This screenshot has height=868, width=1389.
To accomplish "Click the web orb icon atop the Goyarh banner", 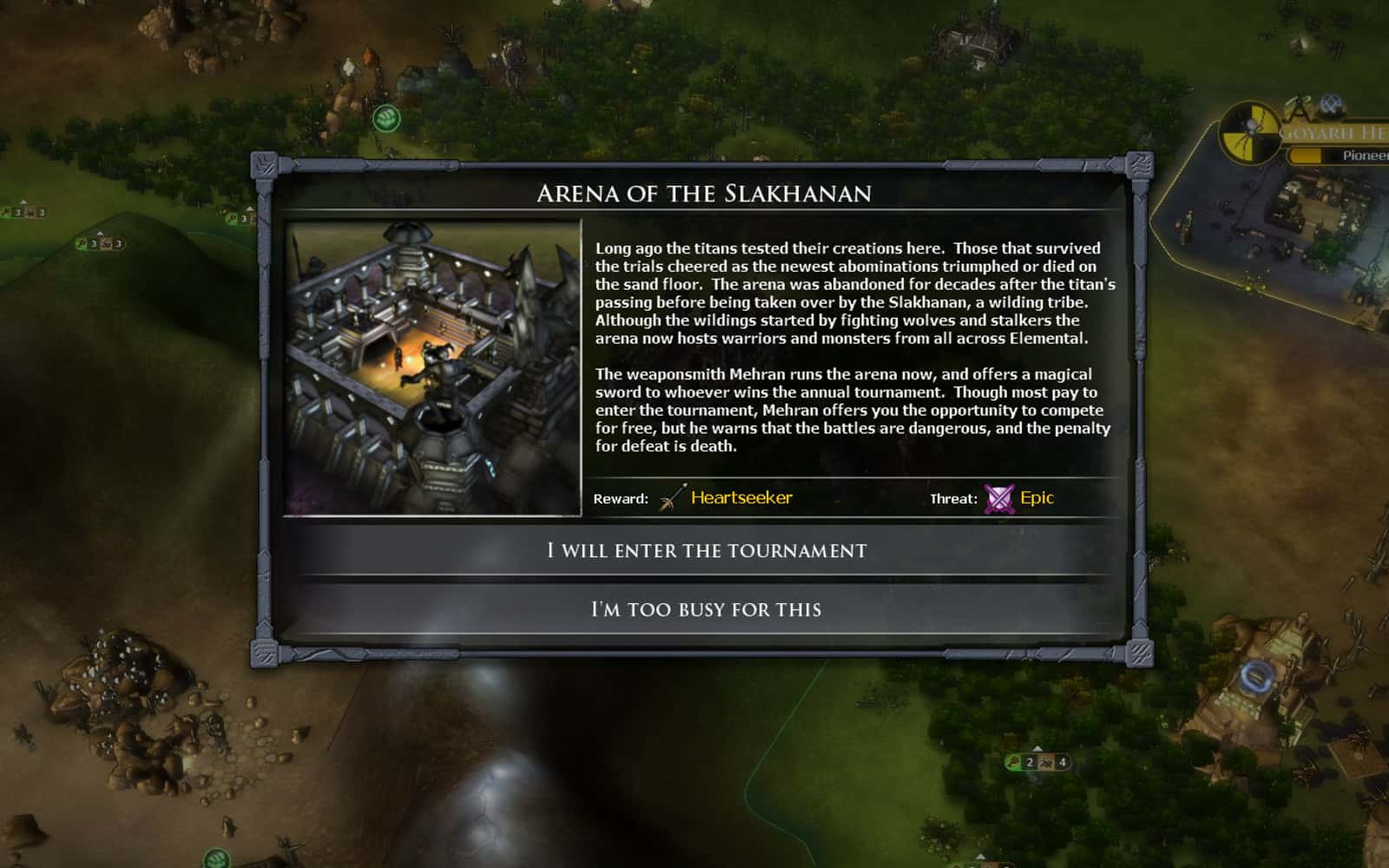I will point(1329,105).
